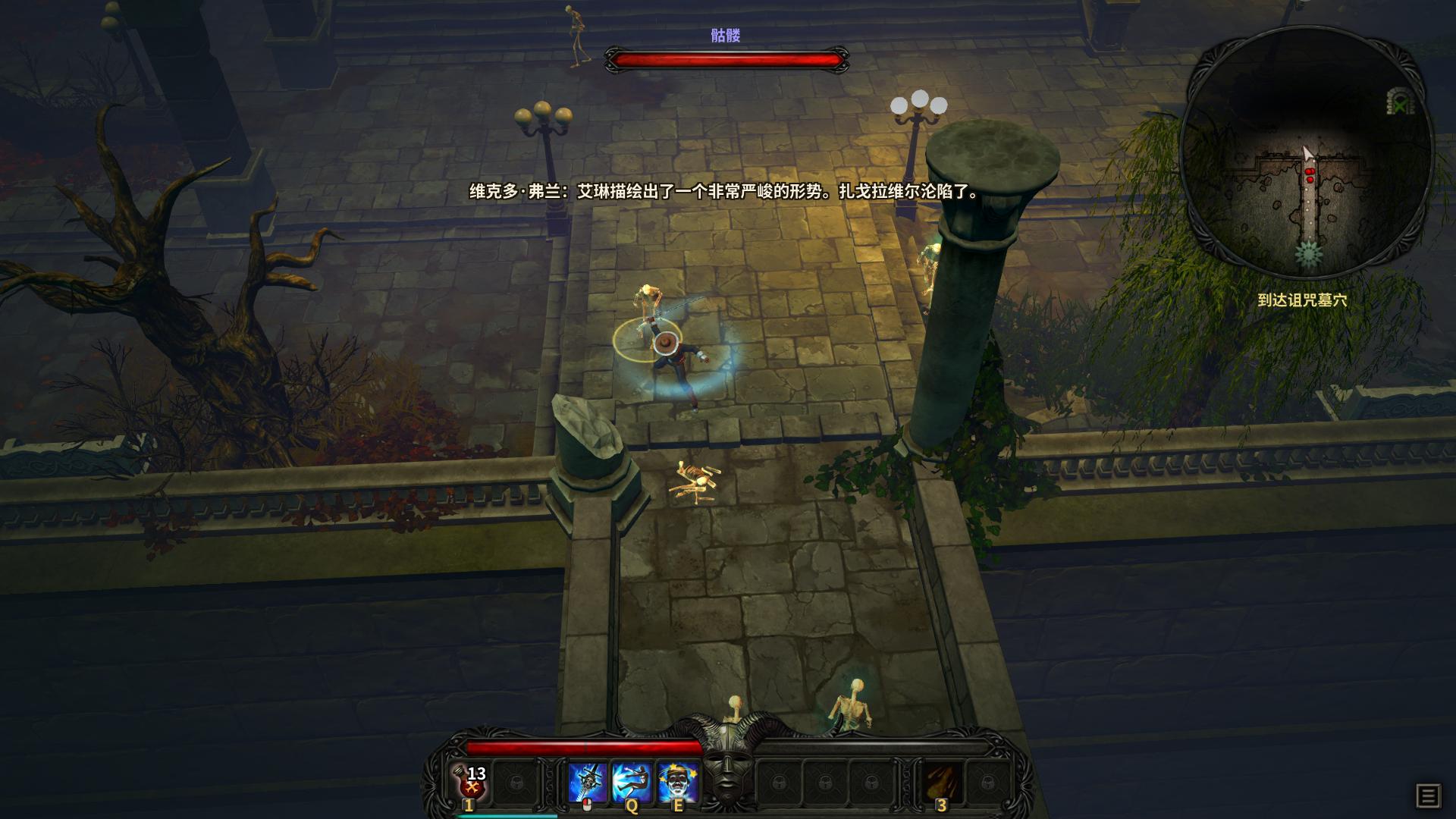Click the potion count number 13
The height and width of the screenshot is (819, 1456).
[x=475, y=773]
